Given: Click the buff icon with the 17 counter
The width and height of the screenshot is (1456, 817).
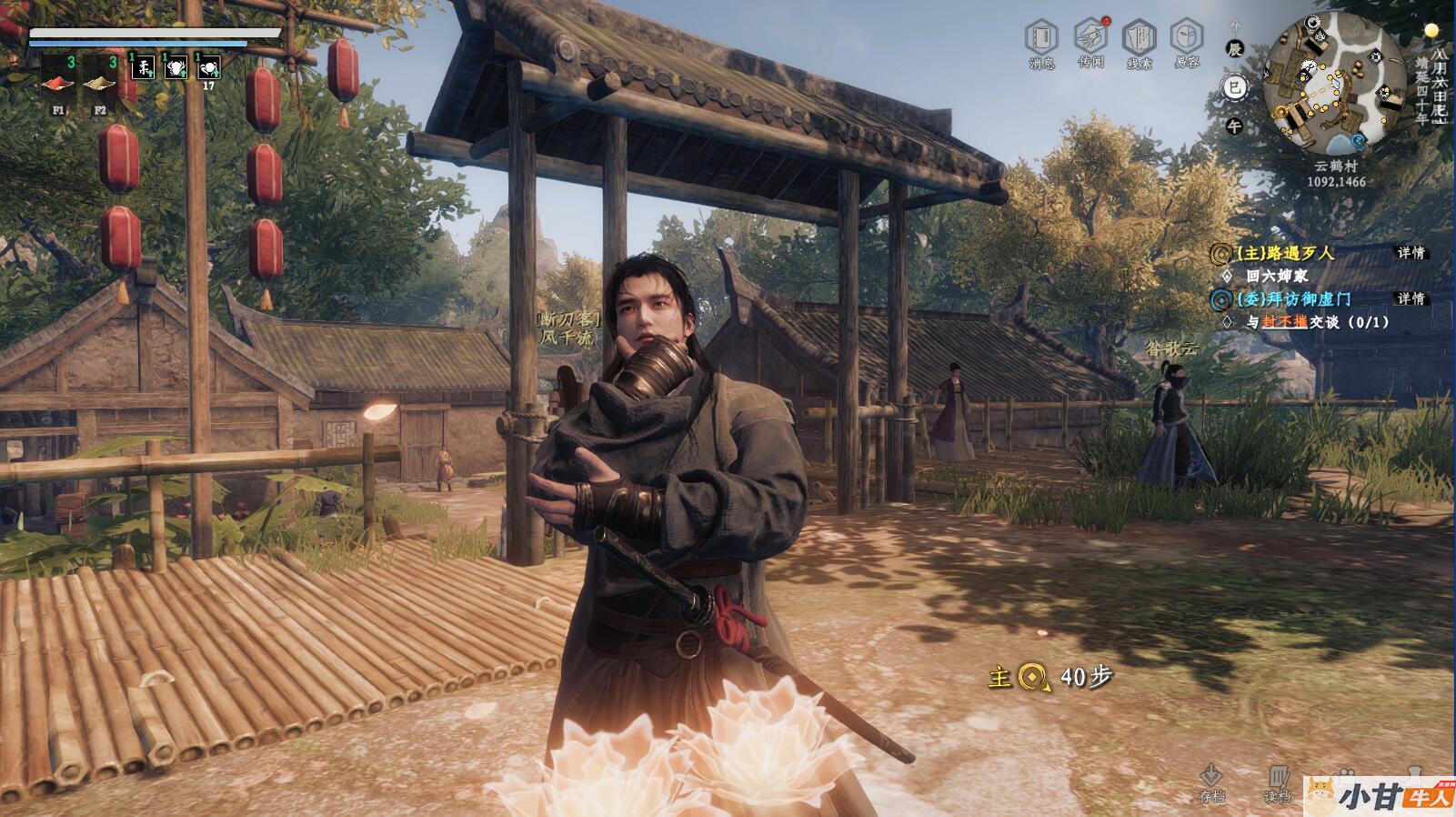Looking at the screenshot, I should [208, 66].
